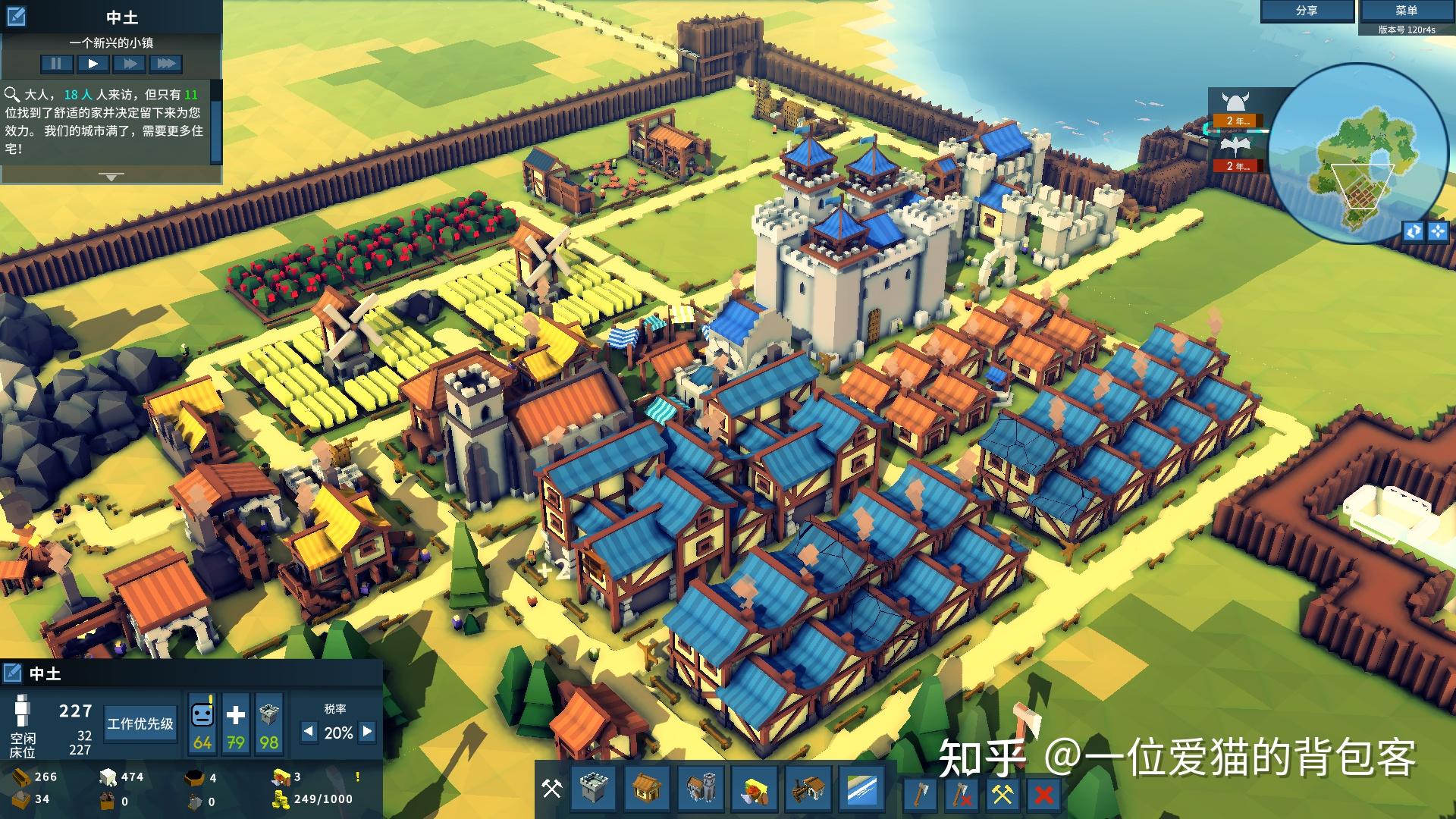
Task: Open the 分享 share button
Action: click(1307, 11)
